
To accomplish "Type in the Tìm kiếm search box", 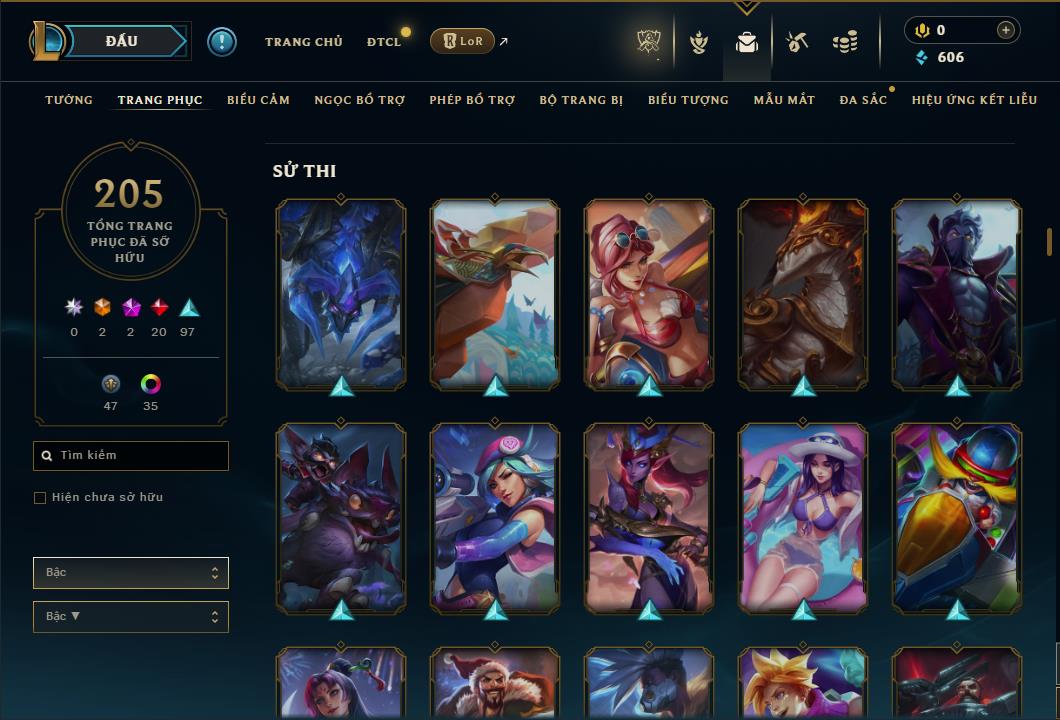I will coord(140,456).
